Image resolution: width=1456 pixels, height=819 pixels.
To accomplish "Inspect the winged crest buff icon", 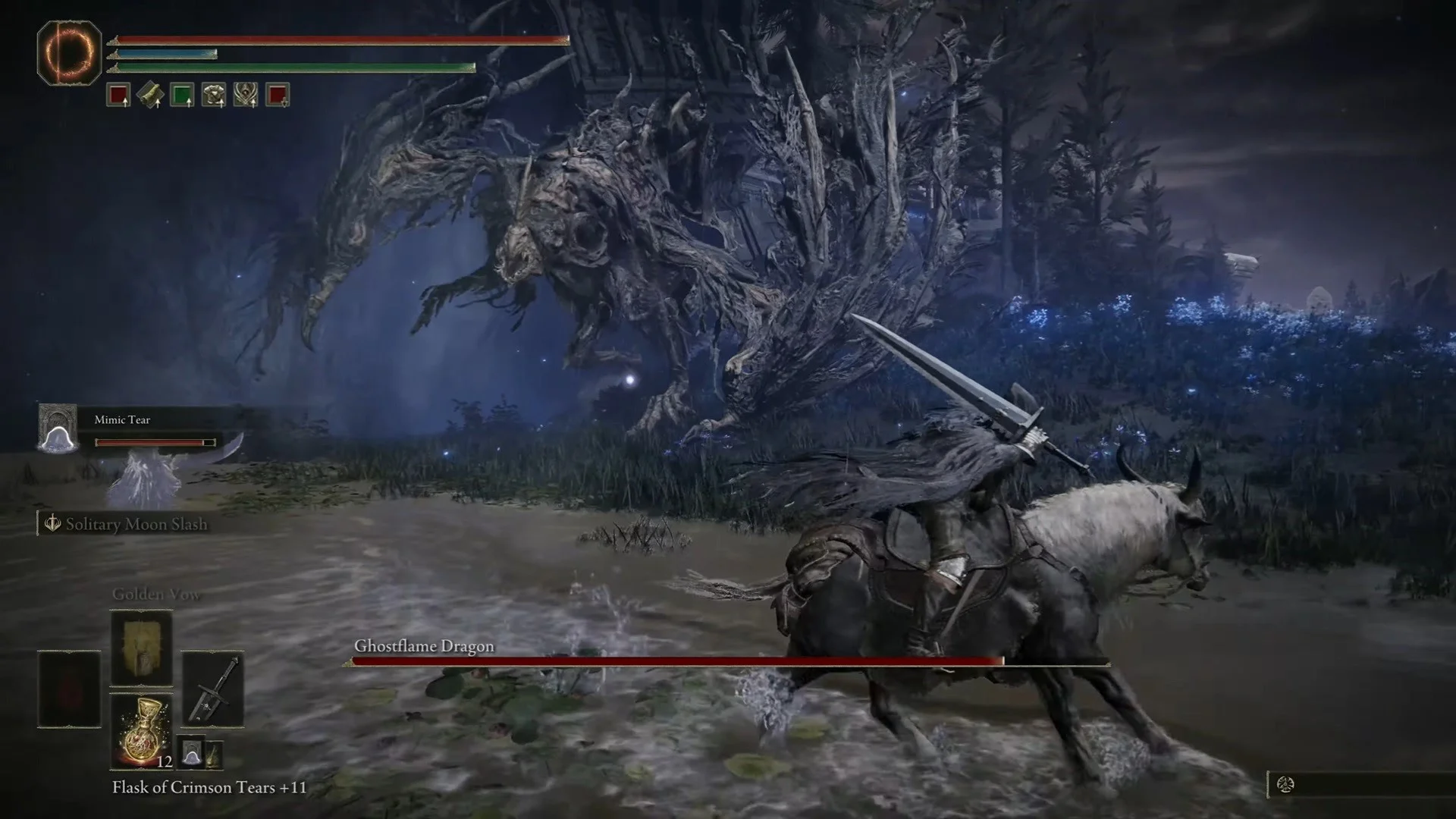I will (x=246, y=95).
